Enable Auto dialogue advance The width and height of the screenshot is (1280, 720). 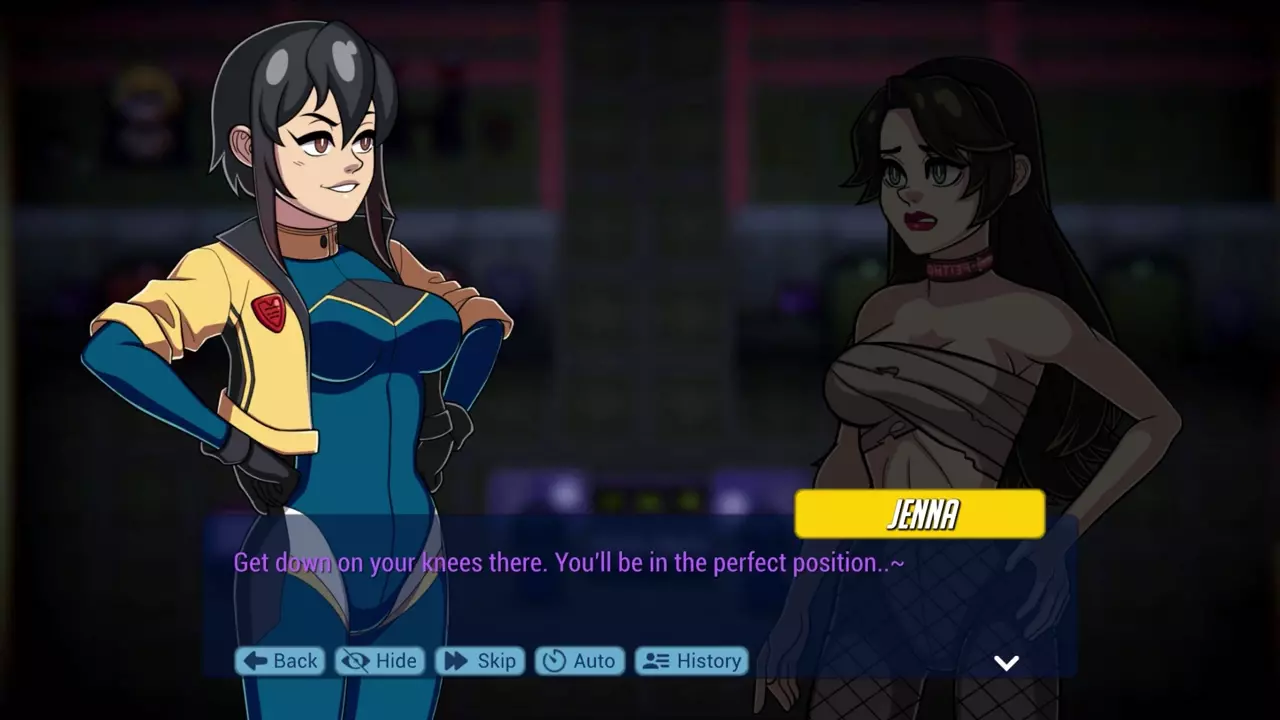(x=579, y=661)
